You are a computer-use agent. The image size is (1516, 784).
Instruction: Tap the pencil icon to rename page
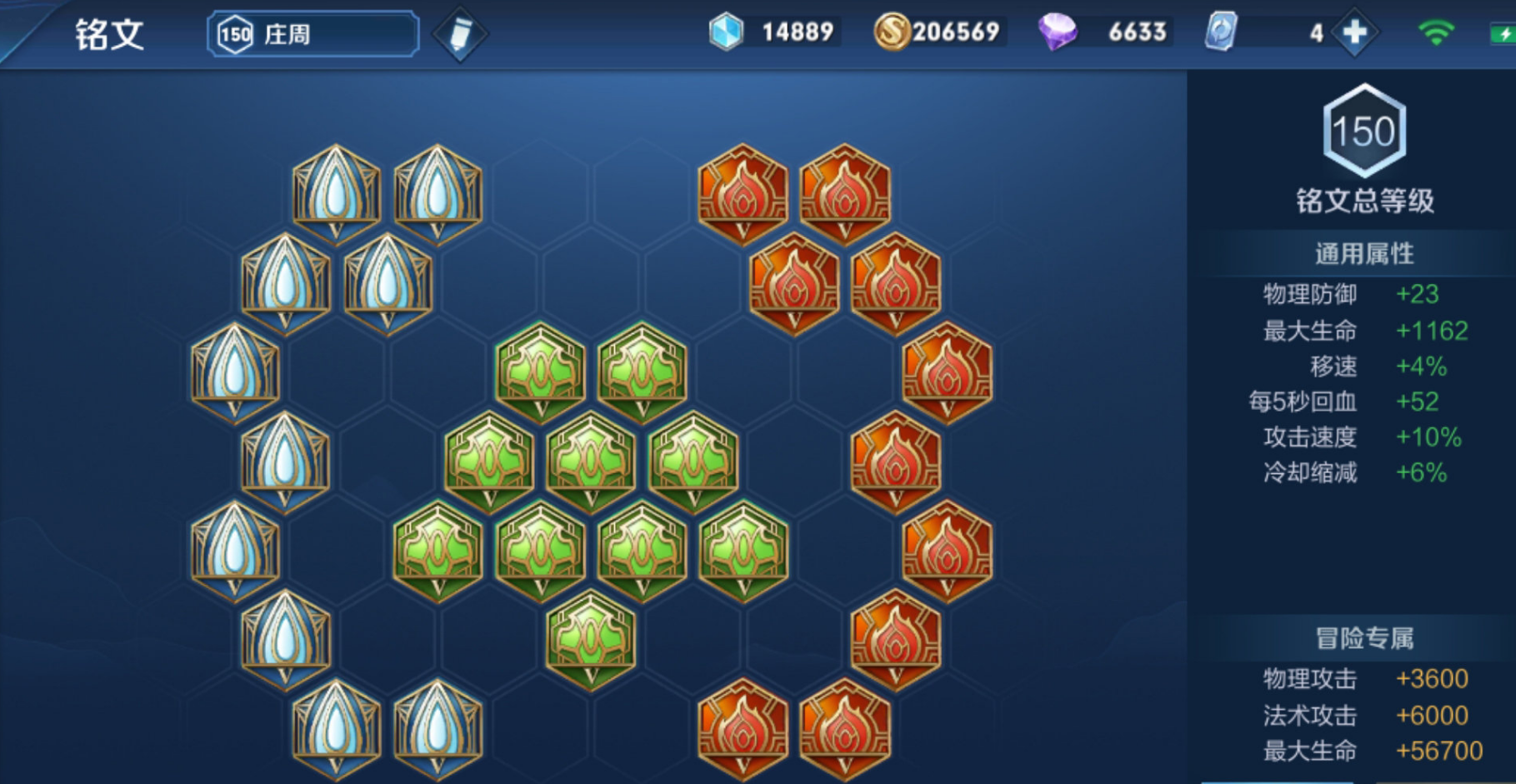[460, 34]
